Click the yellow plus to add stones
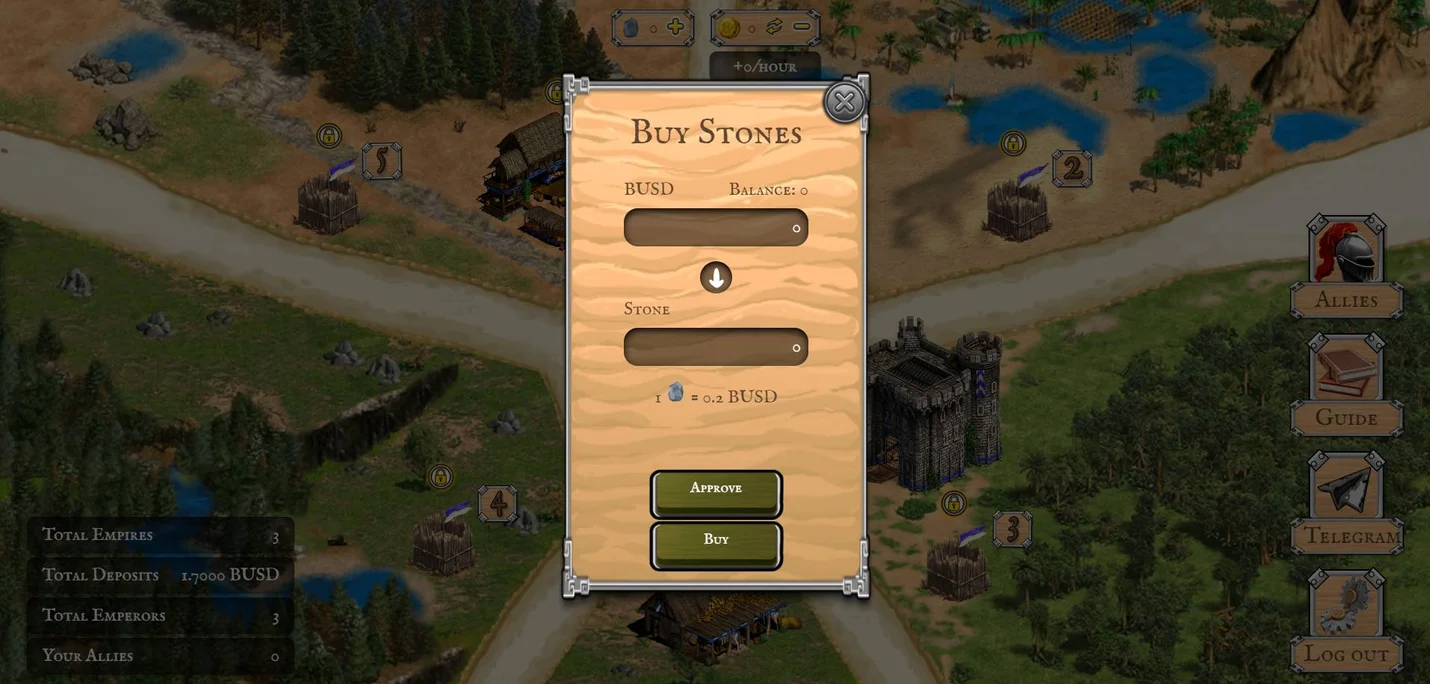1430x684 pixels. [676, 27]
